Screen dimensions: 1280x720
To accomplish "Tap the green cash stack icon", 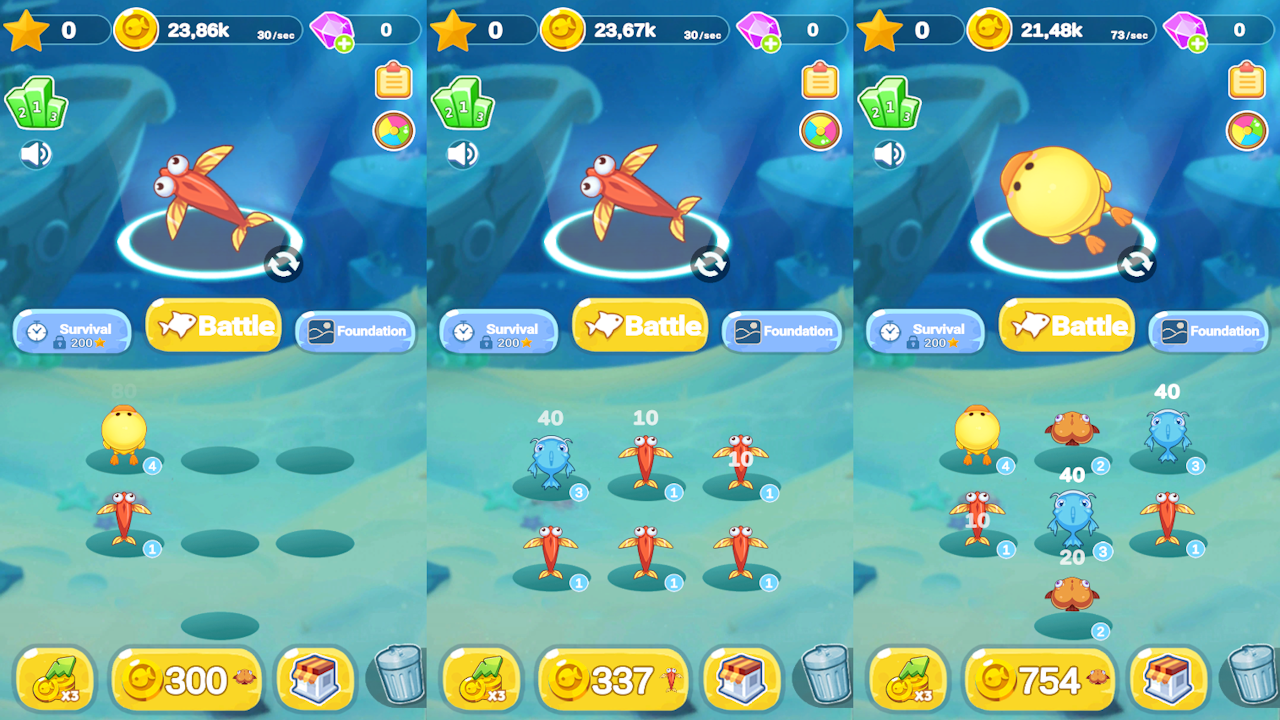I will (37, 103).
